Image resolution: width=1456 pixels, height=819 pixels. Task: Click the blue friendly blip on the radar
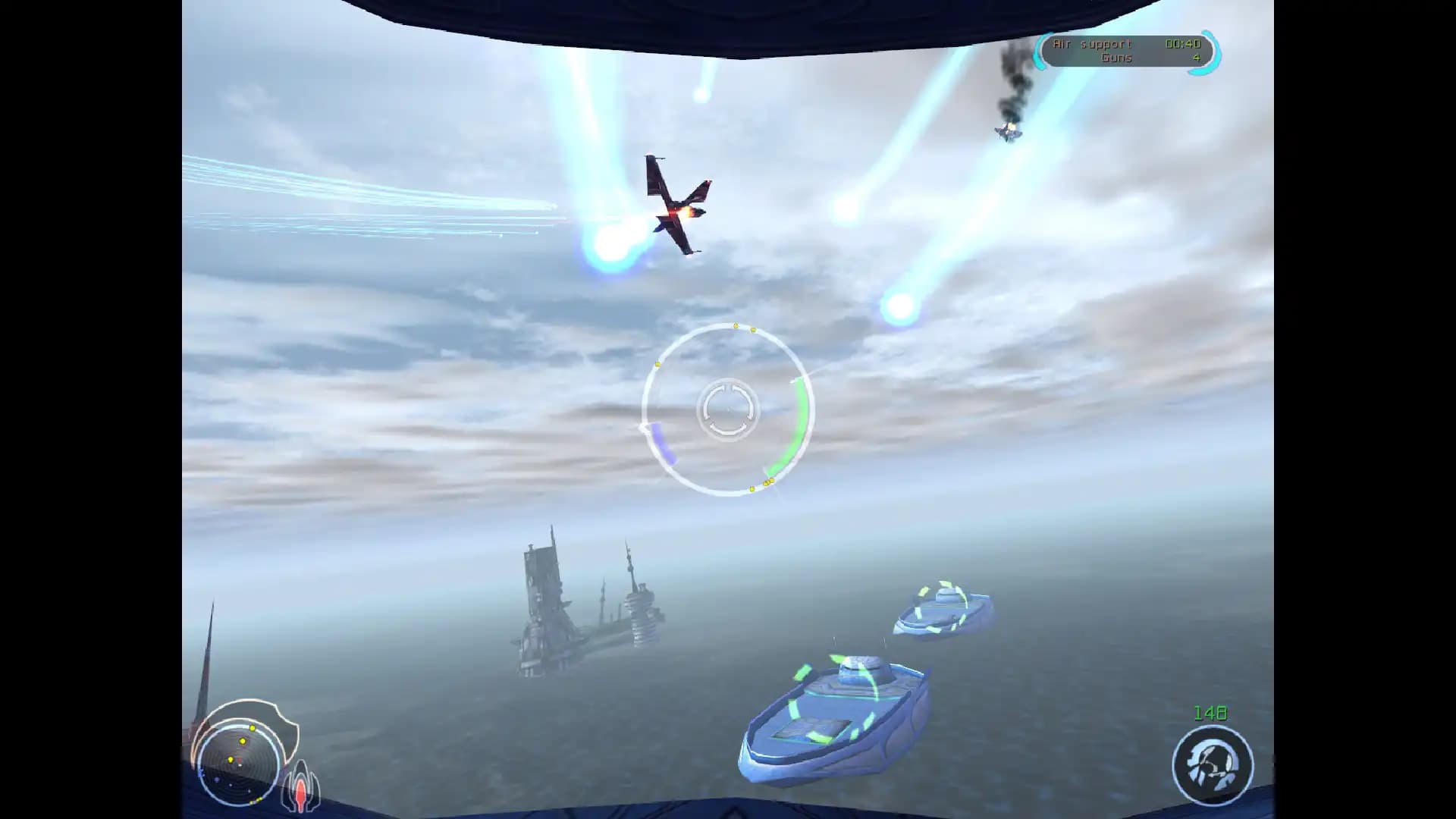(x=215, y=780)
